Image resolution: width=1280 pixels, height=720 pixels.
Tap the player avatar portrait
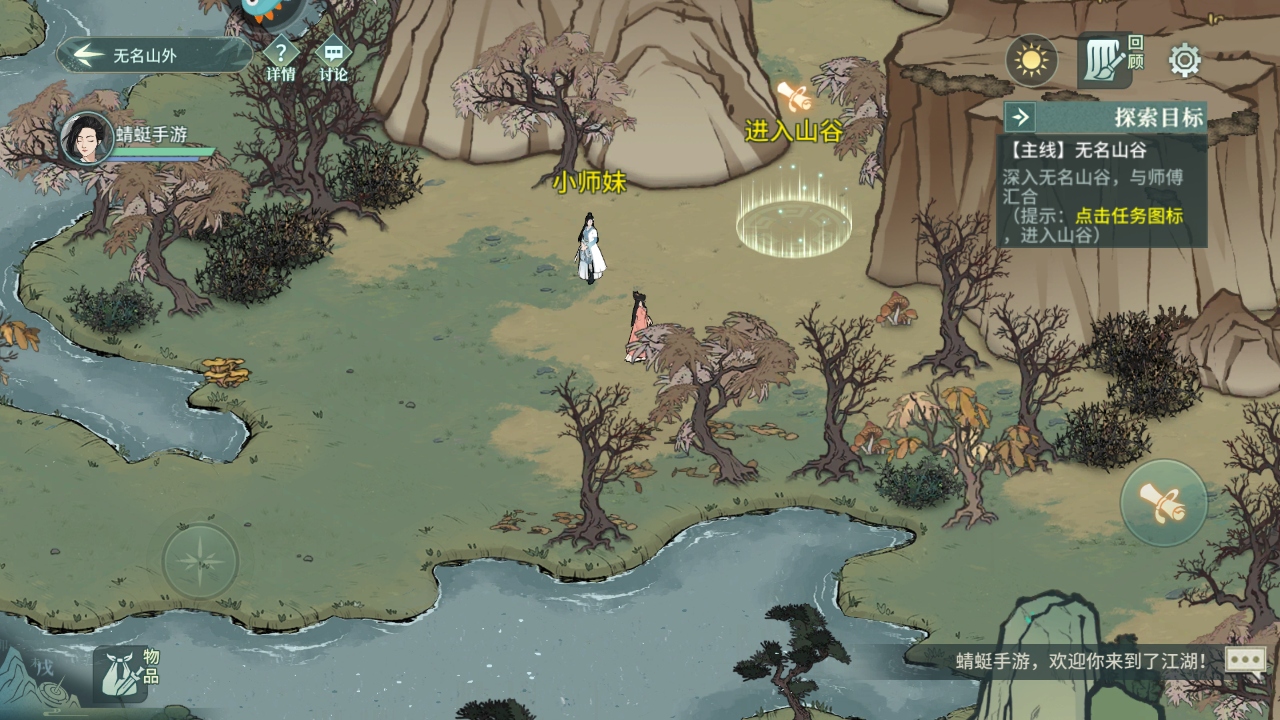click(x=87, y=138)
